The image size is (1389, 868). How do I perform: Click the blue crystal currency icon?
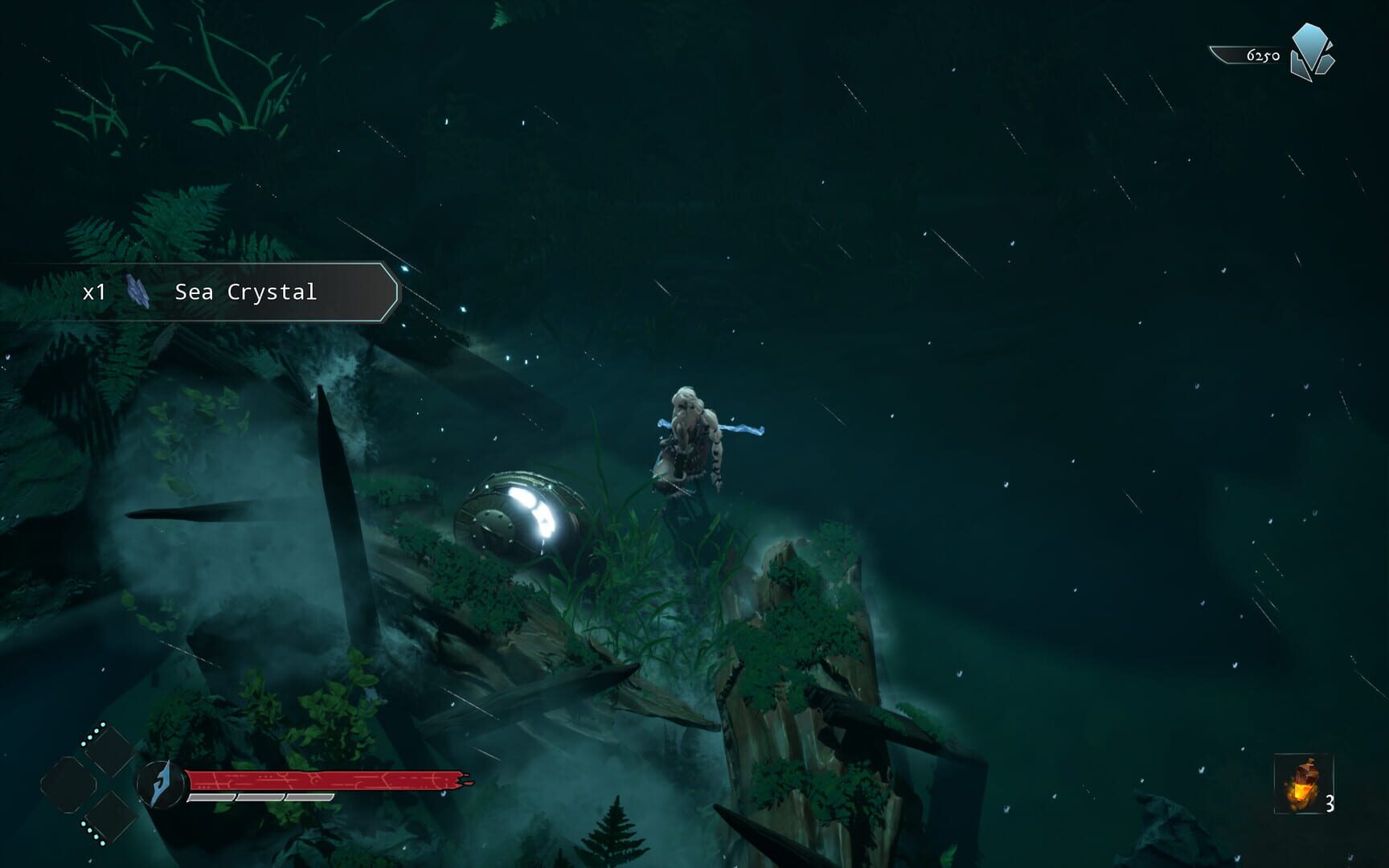tap(1311, 52)
